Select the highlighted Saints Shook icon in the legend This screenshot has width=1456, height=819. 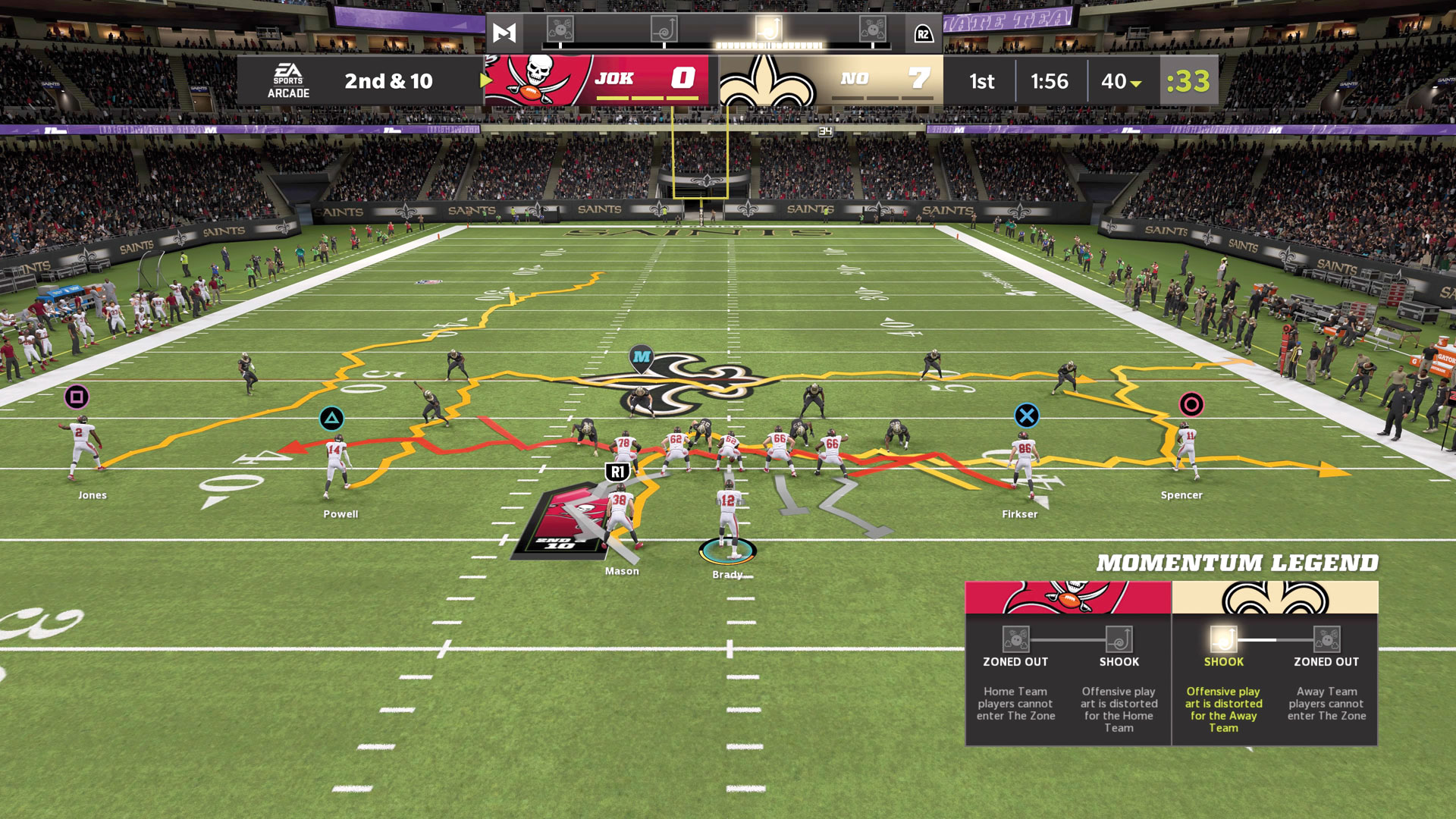(1223, 639)
